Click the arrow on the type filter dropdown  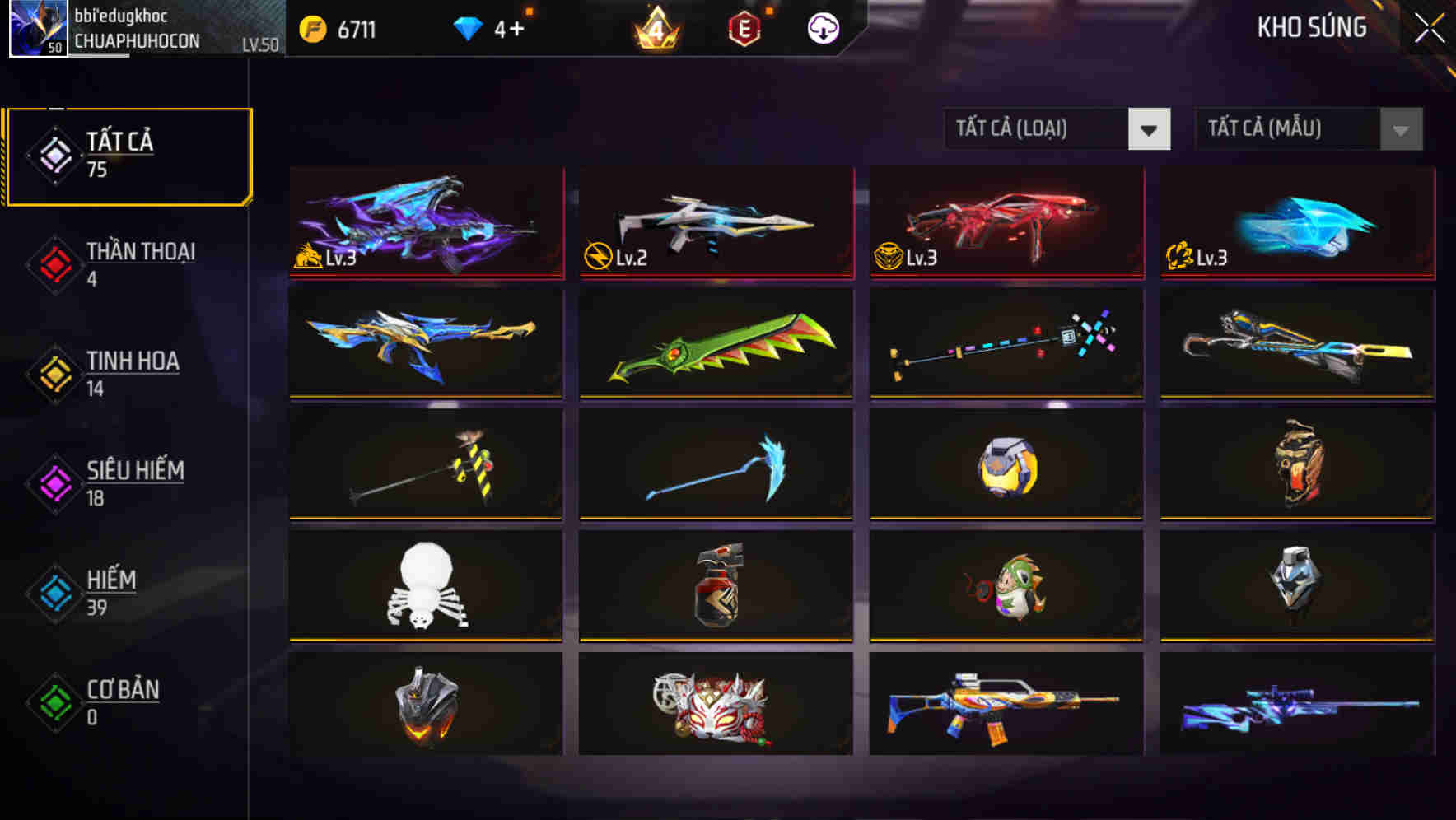[x=1150, y=129]
